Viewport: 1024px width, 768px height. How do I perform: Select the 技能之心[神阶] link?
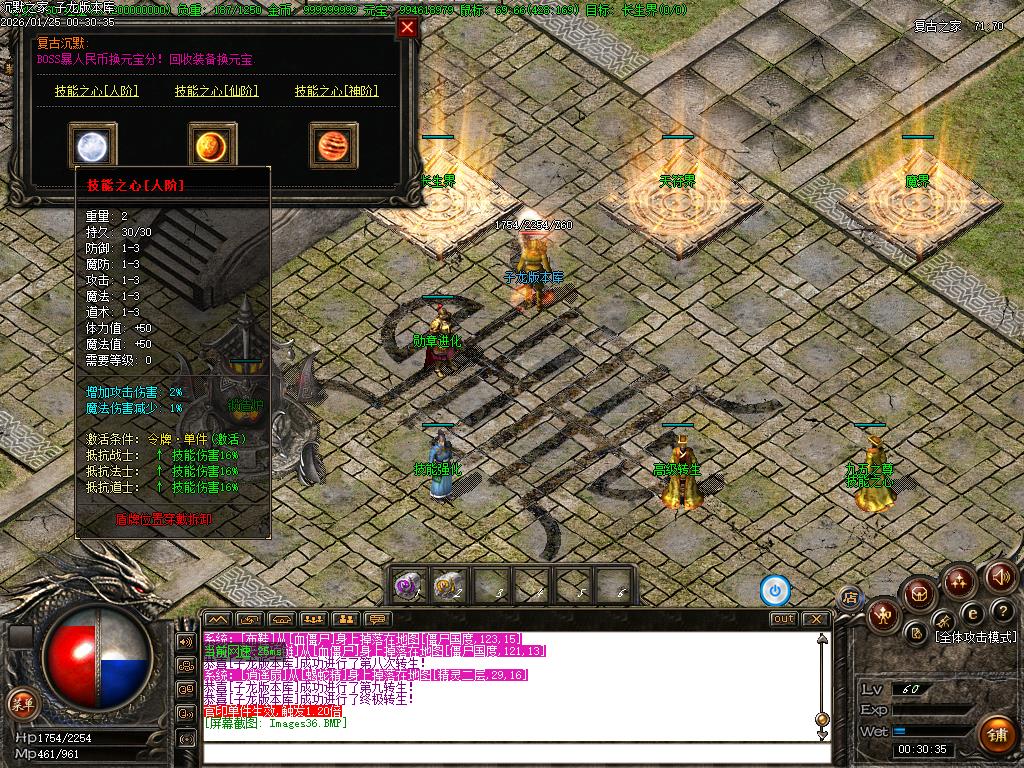pos(336,91)
